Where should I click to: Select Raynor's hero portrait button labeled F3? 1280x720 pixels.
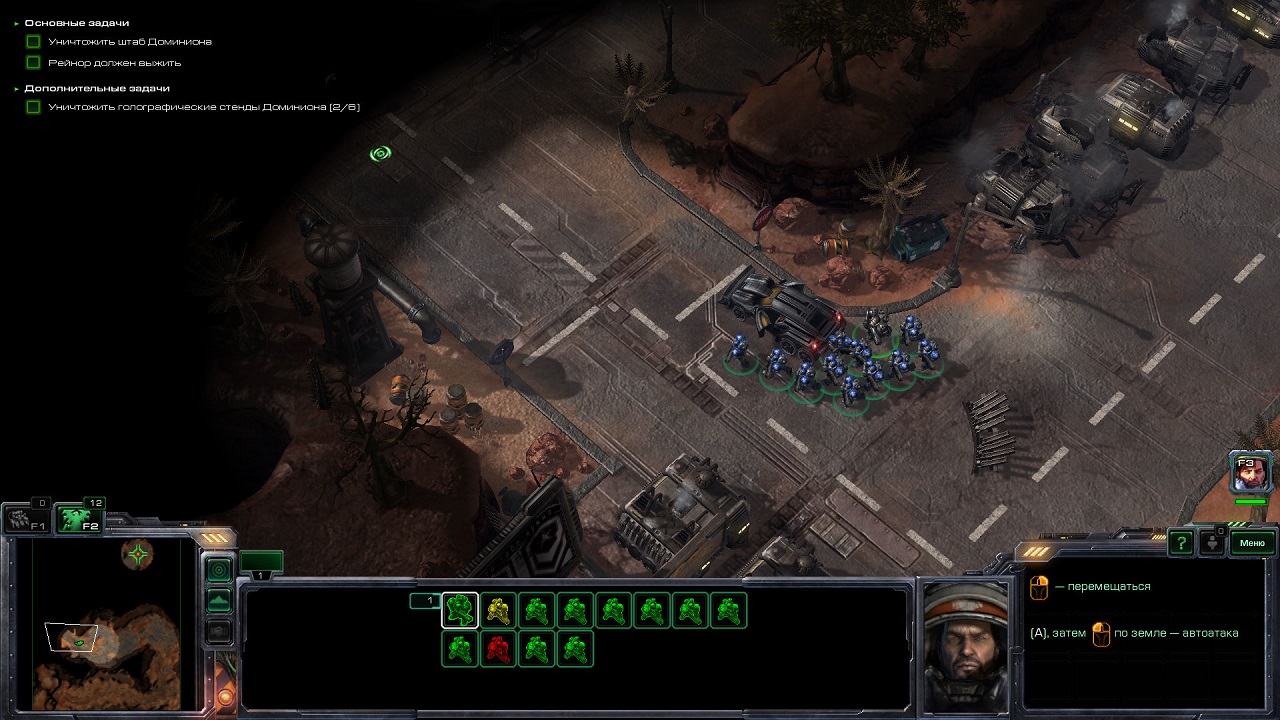(1250, 472)
